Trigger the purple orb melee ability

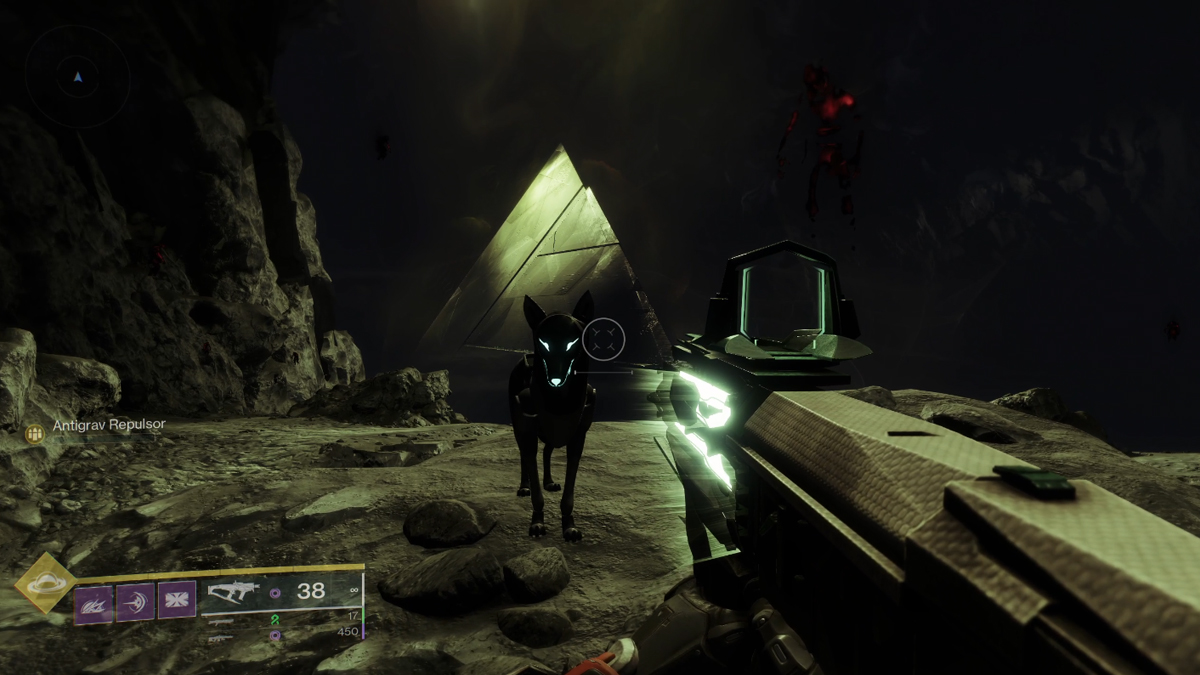[x=135, y=603]
